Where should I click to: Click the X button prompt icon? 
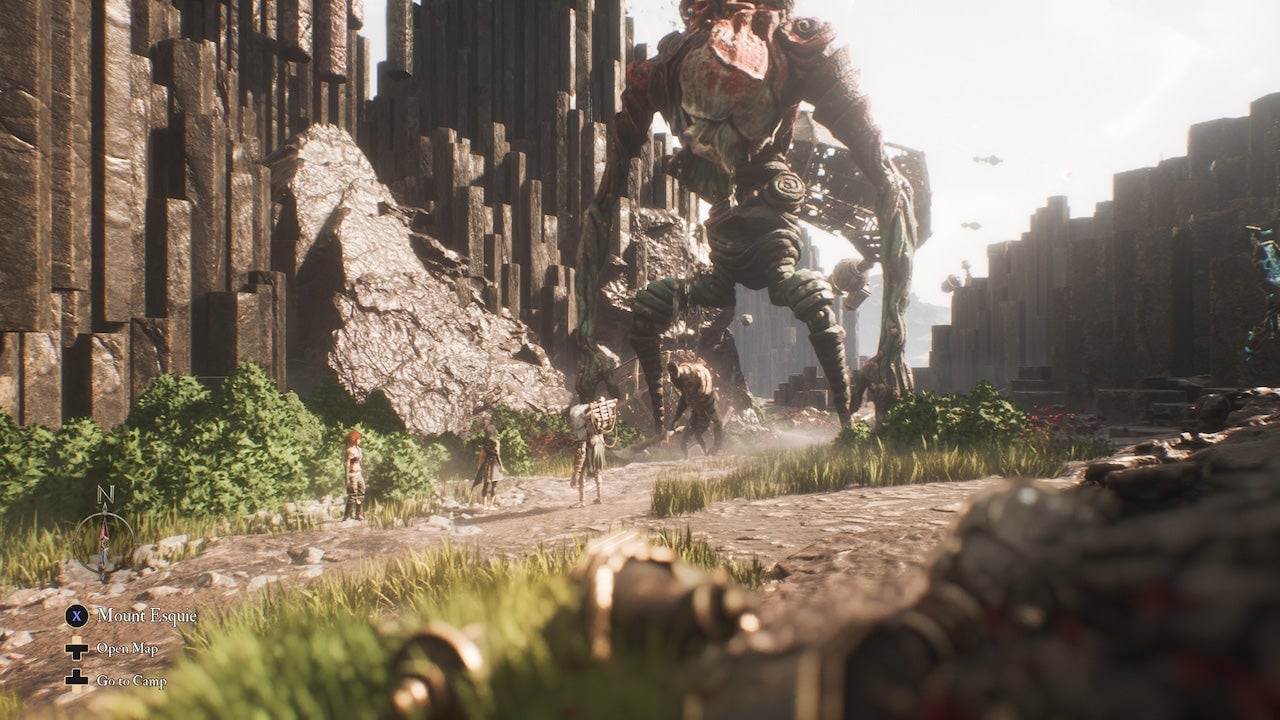tap(77, 616)
